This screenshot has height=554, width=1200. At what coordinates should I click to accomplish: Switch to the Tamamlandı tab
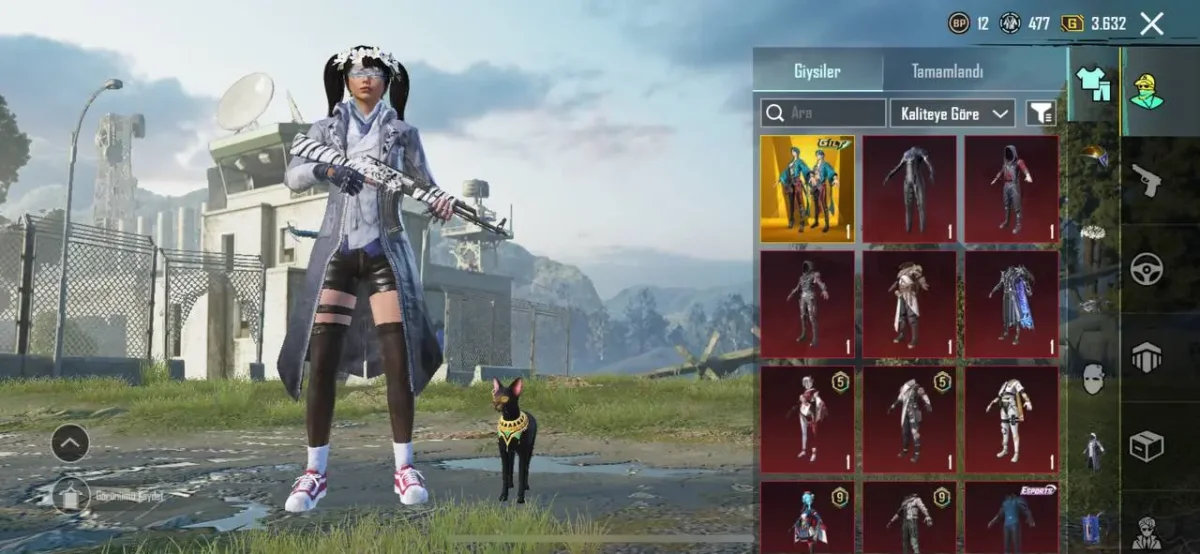(947, 71)
